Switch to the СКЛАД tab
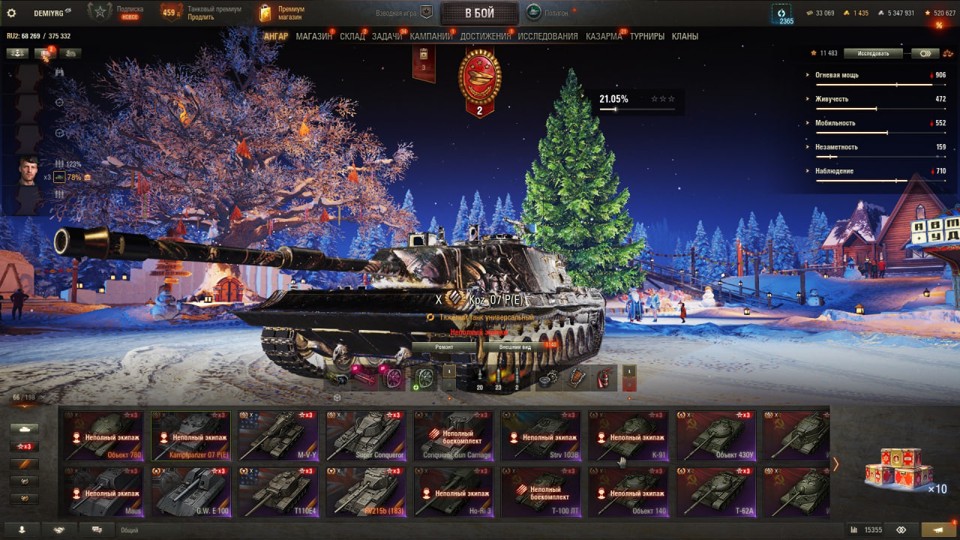 352,36
